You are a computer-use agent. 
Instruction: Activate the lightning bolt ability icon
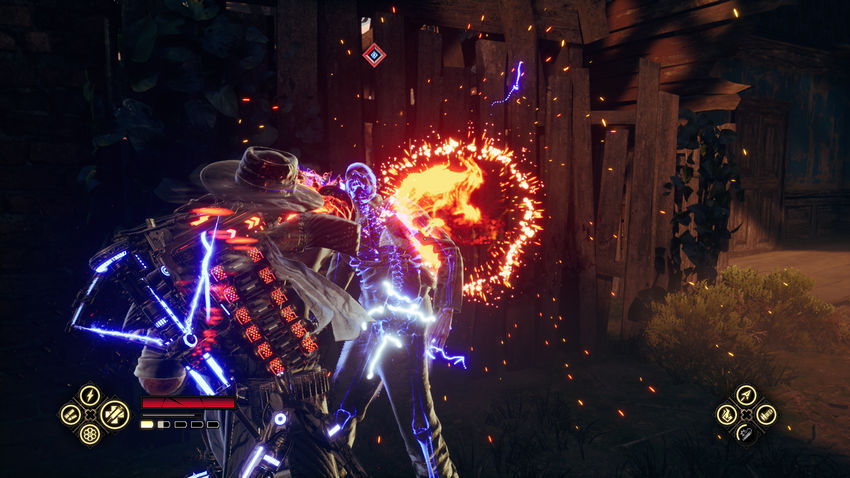tap(90, 395)
